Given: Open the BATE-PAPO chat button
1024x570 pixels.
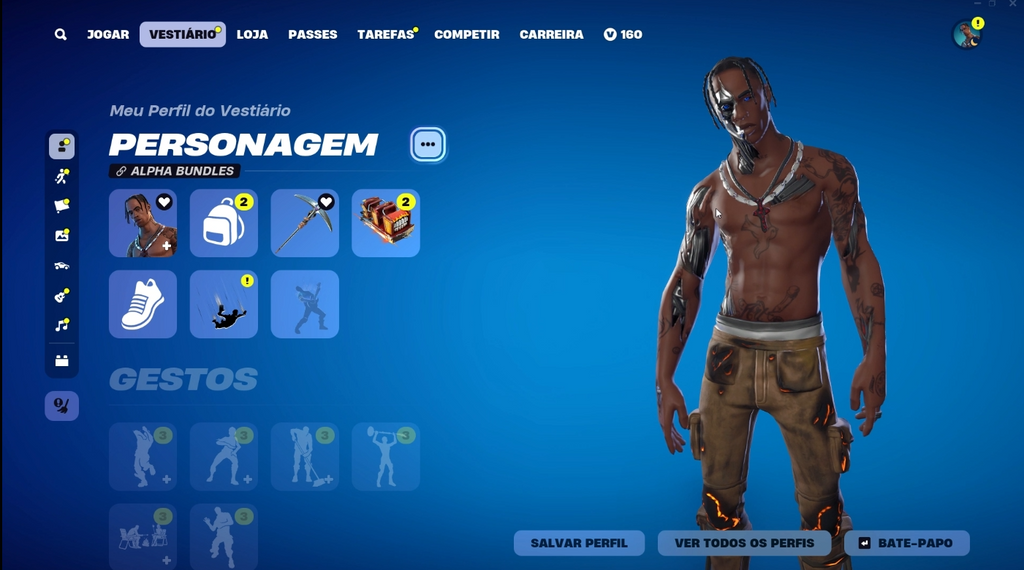Looking at the screenshot, I should point(906,543).
